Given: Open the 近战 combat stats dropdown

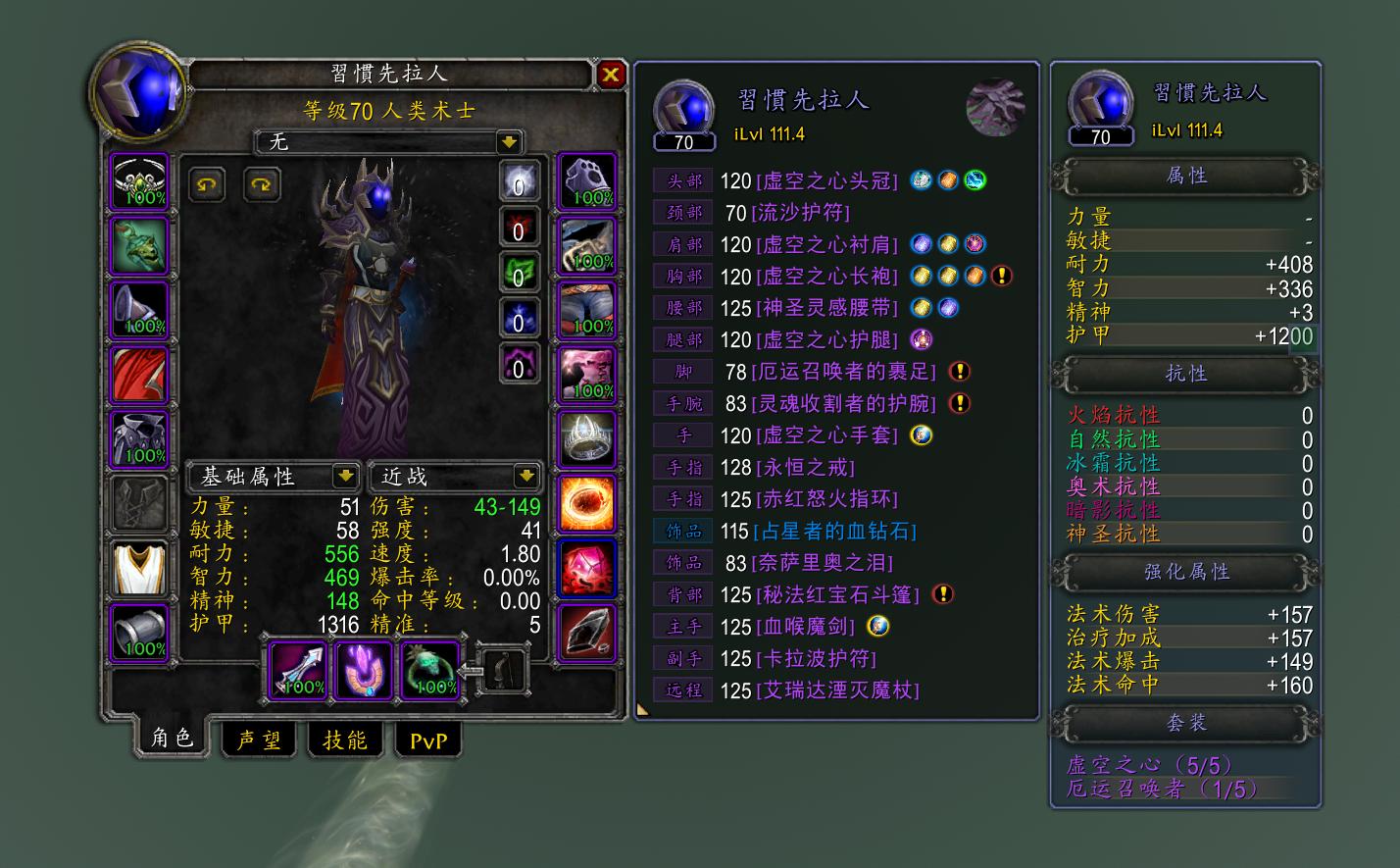Looking at the screenshot, I should point(454,477).
